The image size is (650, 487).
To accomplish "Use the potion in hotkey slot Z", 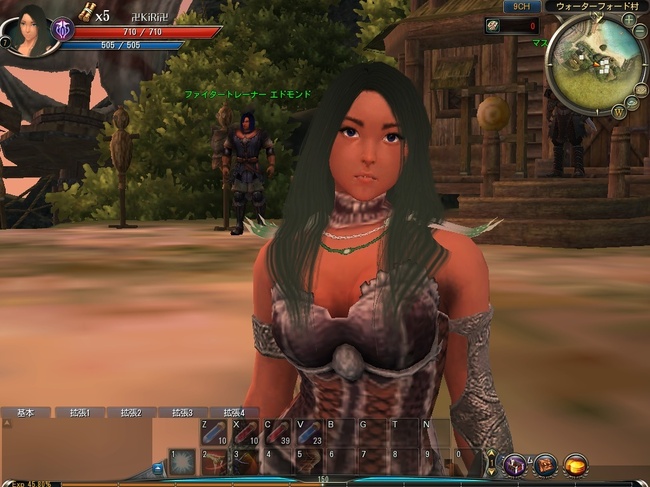I will point(214,434).
